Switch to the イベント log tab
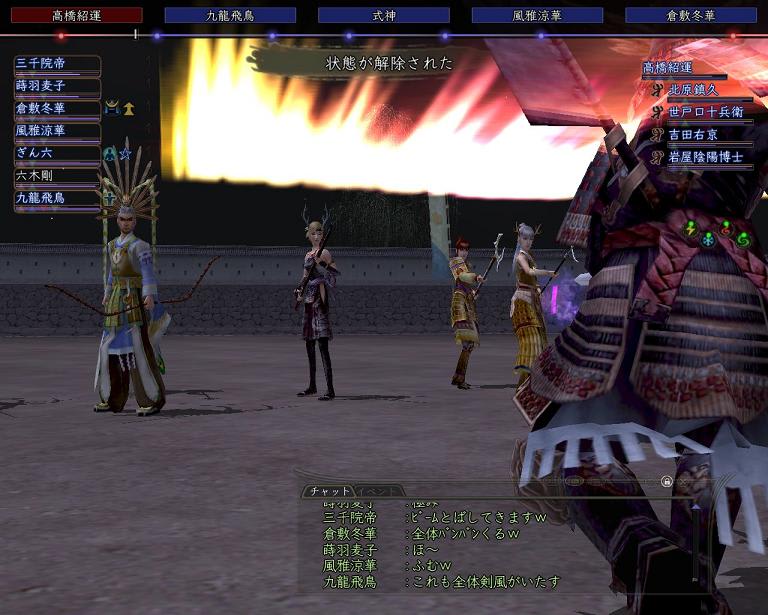Screen dimensions: 768x615 tap(381, 491)
